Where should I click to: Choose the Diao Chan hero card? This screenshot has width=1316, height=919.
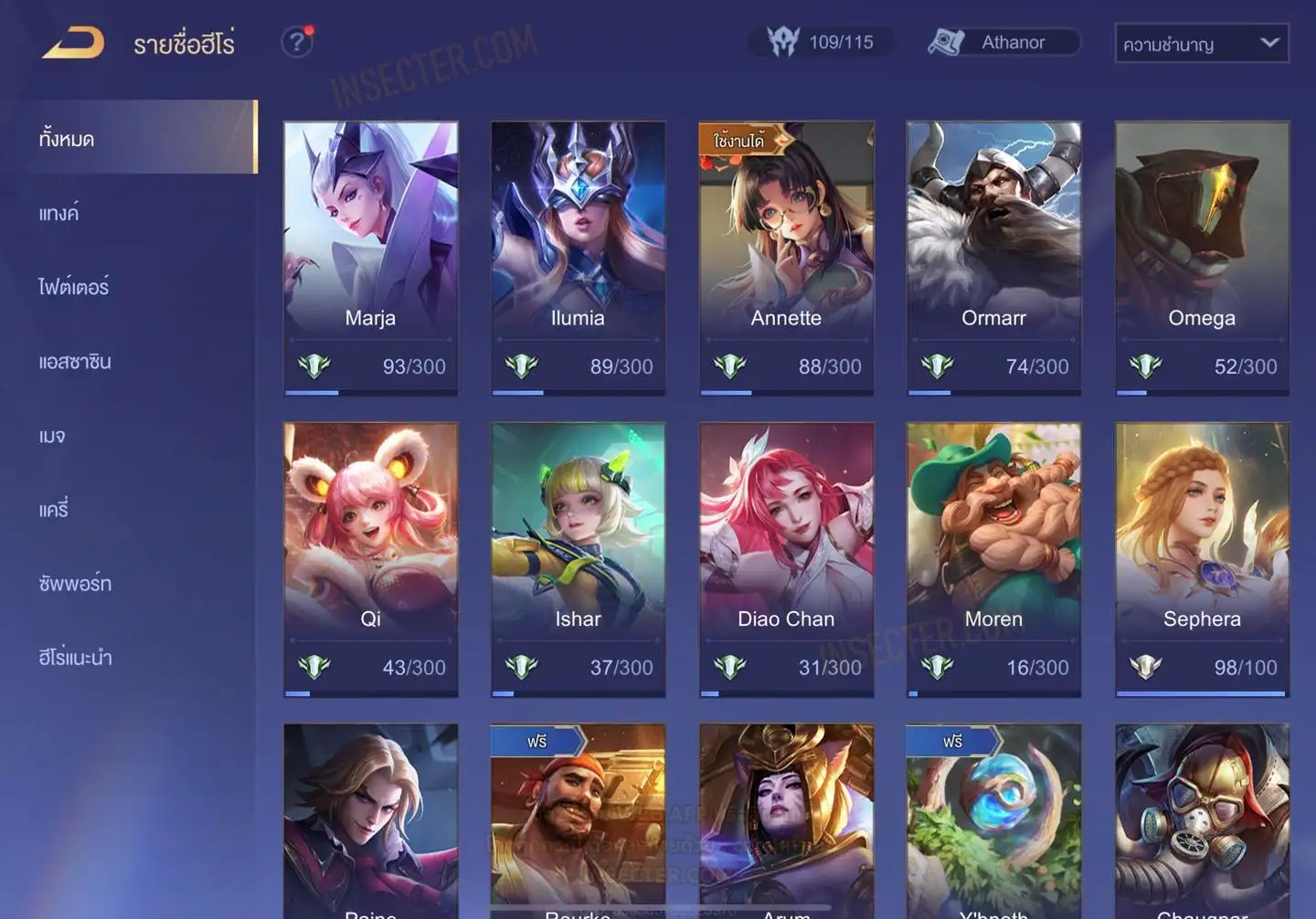pos(786,559)
